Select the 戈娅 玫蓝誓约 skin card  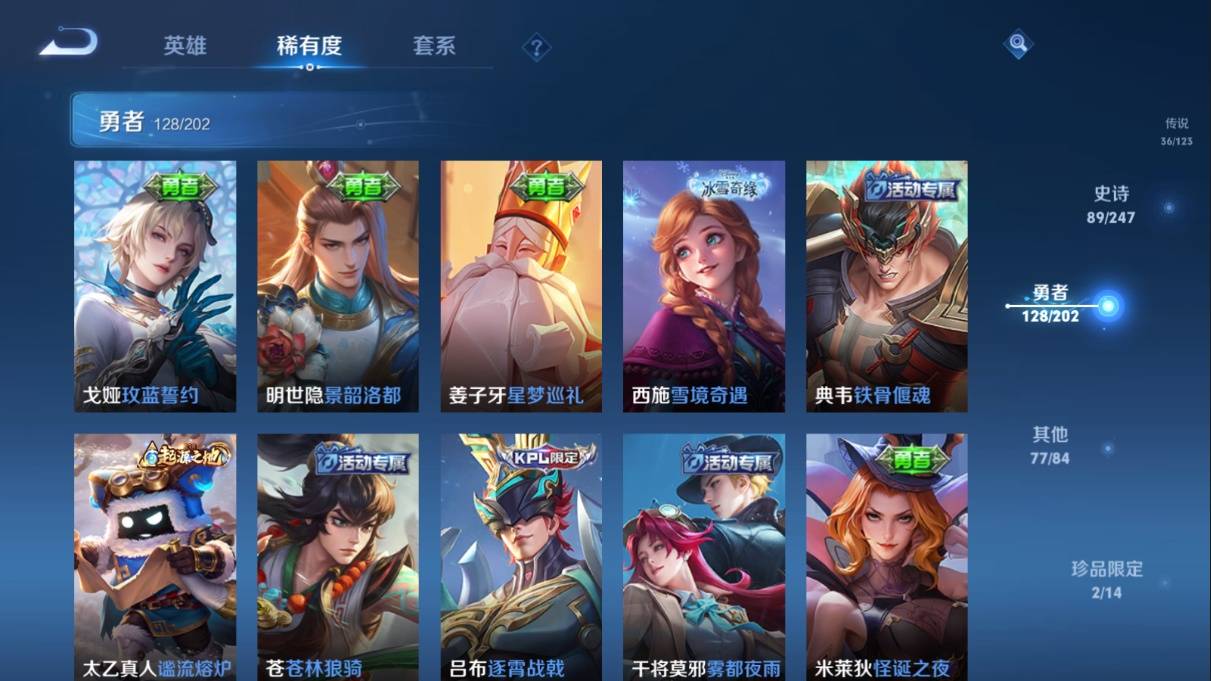coord(155,286)
